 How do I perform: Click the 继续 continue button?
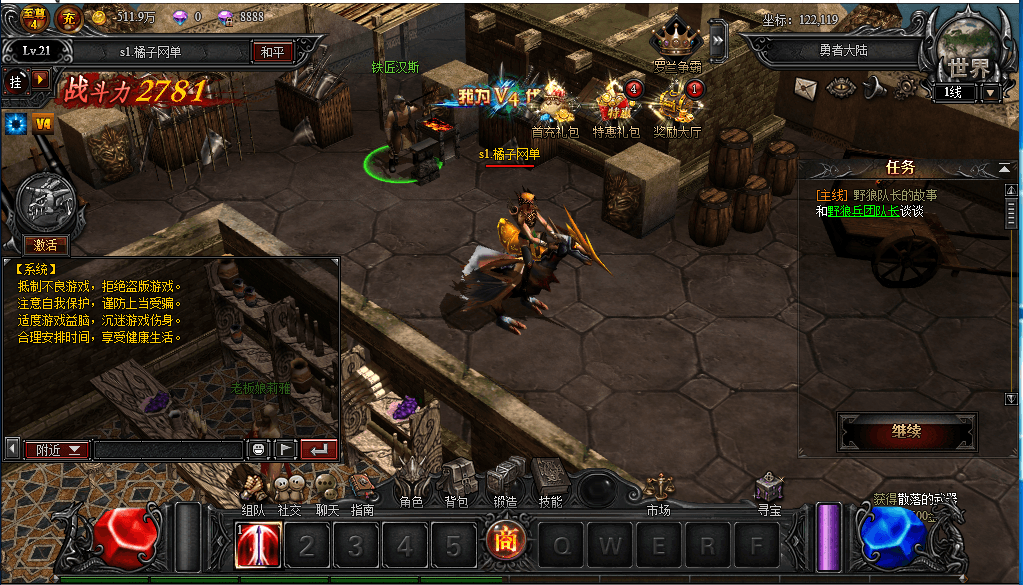coord(905,432)
